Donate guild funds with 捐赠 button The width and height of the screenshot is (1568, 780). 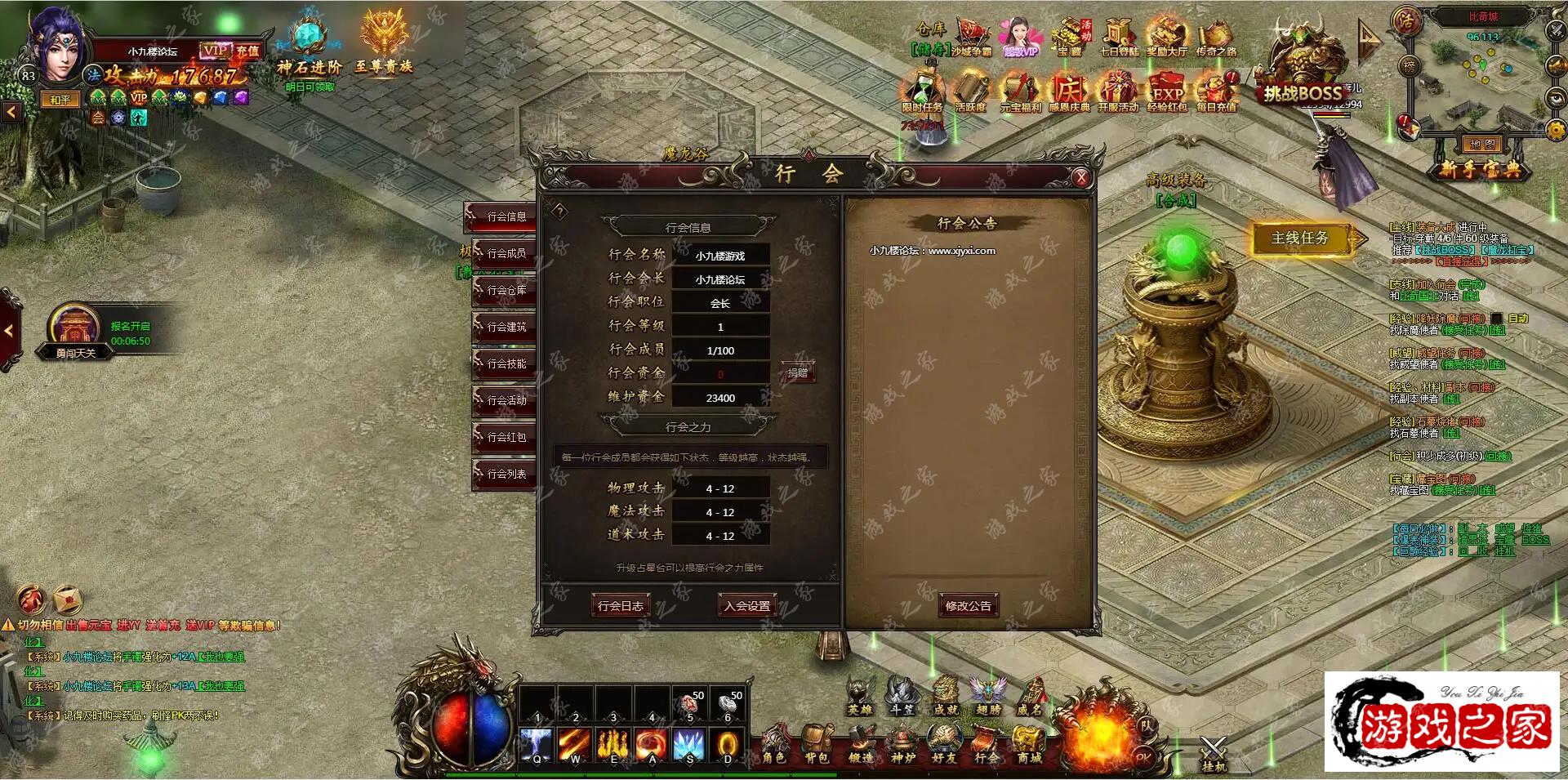pos(797,373)
